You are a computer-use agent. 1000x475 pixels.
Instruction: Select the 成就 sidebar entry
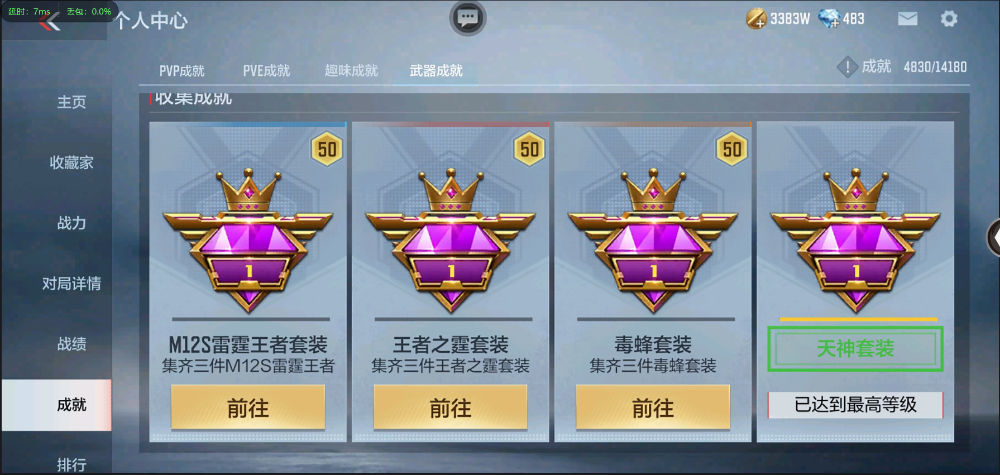click(71, 404)
